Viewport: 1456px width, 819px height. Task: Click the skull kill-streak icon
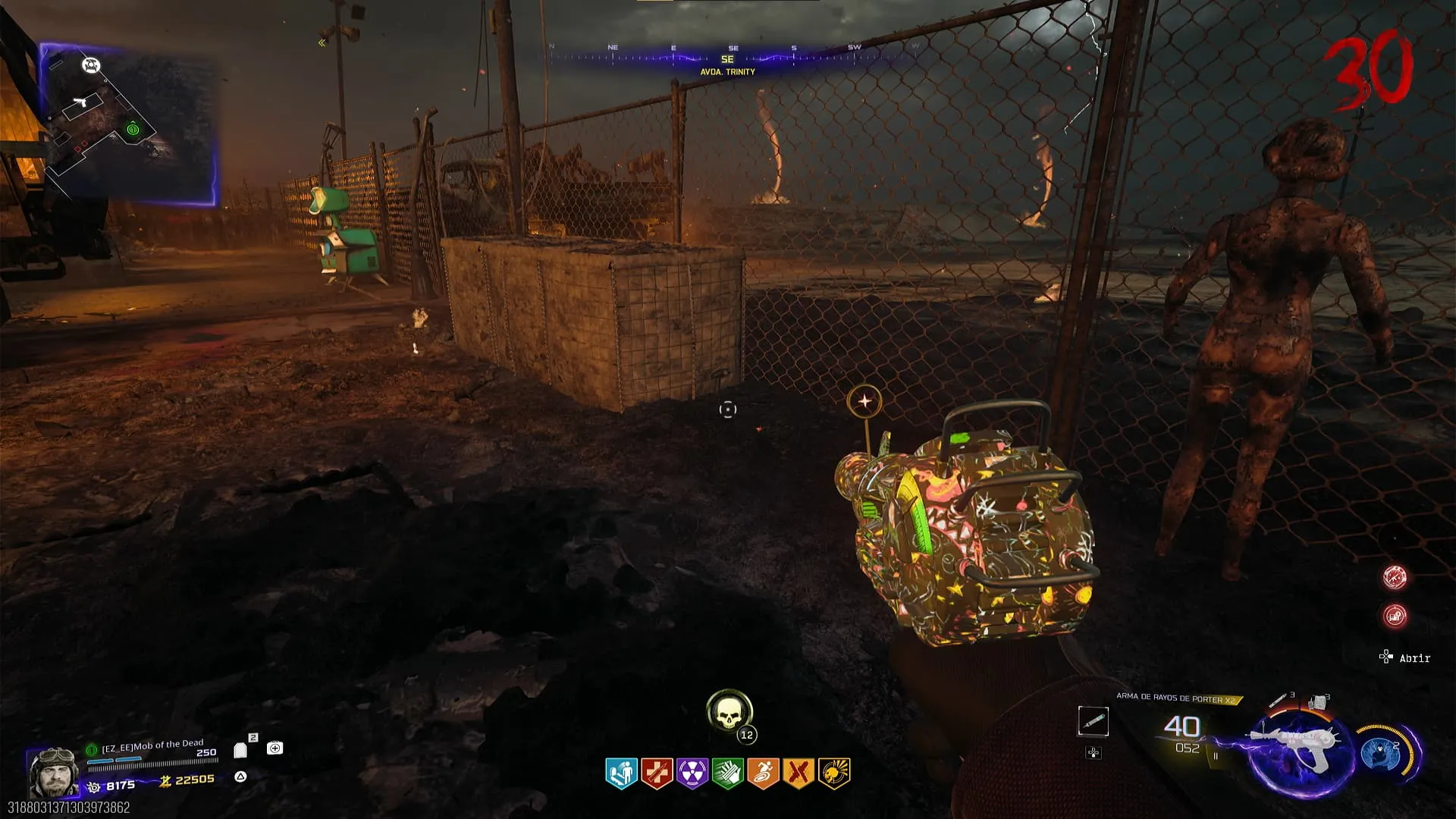click(x=729, y=711)
